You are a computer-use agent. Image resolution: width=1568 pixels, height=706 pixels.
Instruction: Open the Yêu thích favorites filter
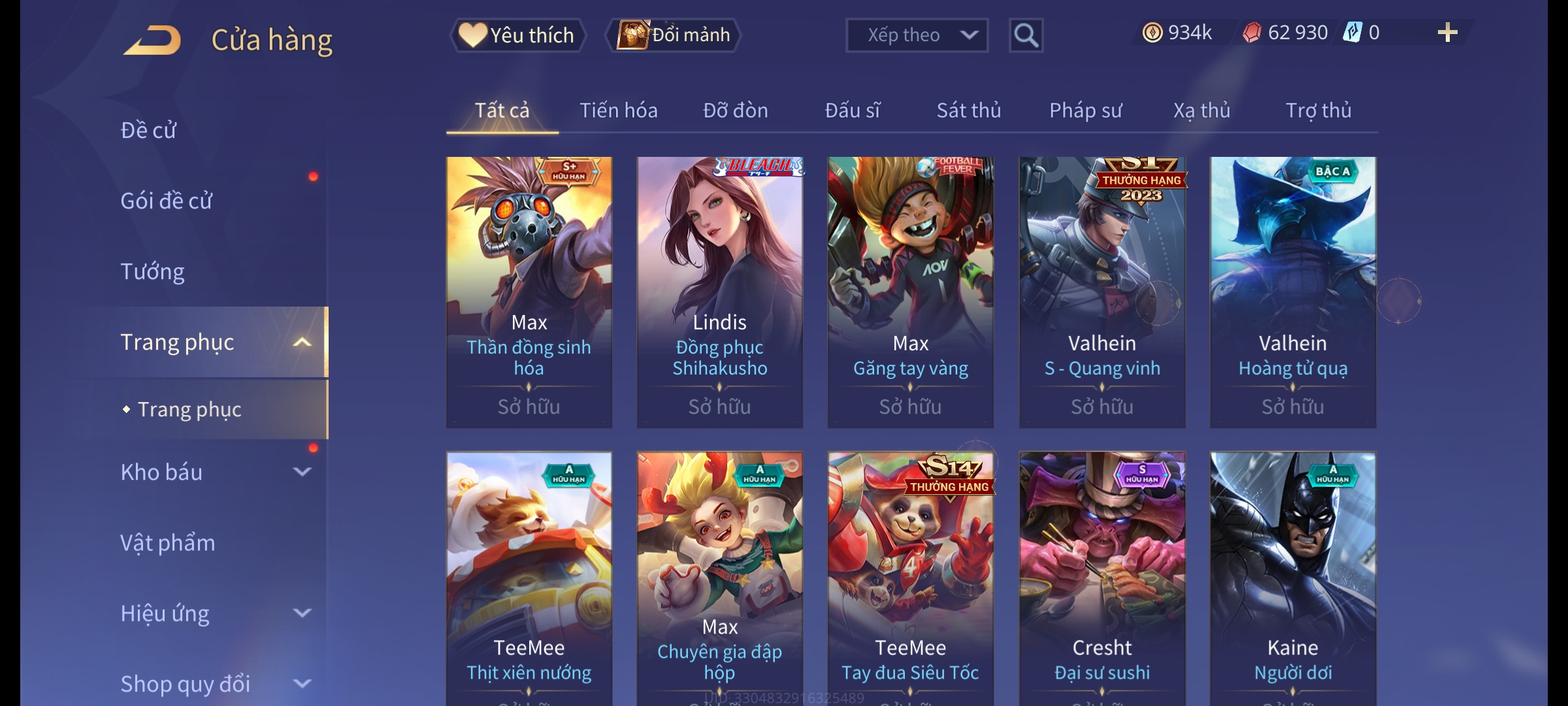[518, 35]
